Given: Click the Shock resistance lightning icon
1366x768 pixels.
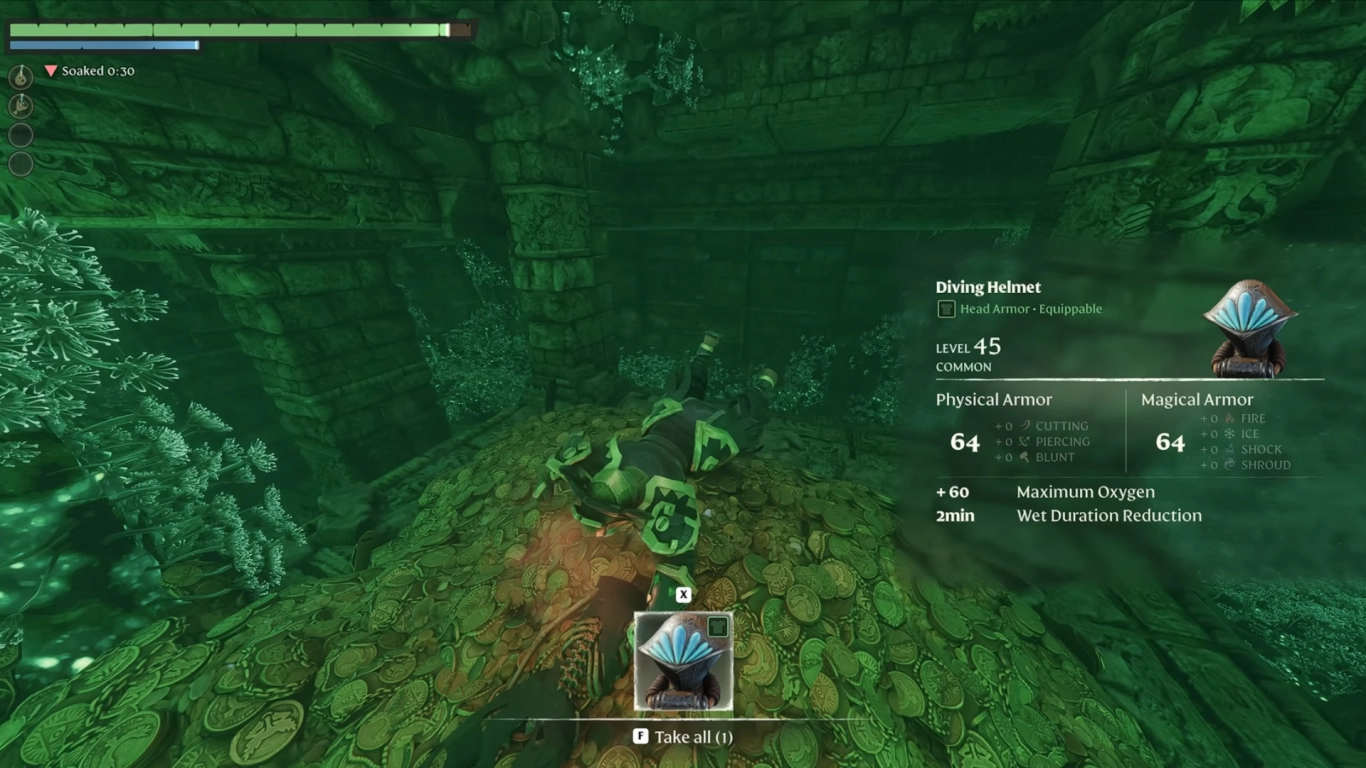Looking at the screenshot, I should (x=1231, y=449).
